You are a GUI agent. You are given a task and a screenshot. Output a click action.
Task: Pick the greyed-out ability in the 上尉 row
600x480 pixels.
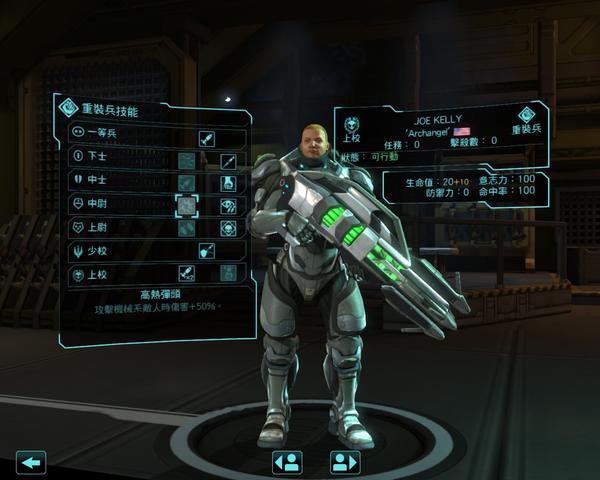click(186, 228)
